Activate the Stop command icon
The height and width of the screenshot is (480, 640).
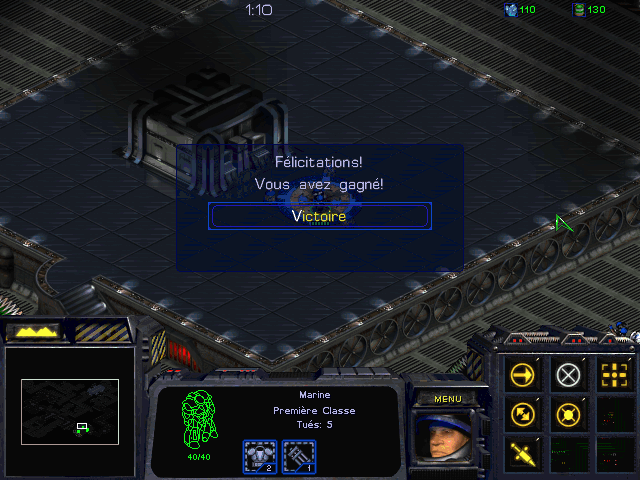click(x=568, y=375)
